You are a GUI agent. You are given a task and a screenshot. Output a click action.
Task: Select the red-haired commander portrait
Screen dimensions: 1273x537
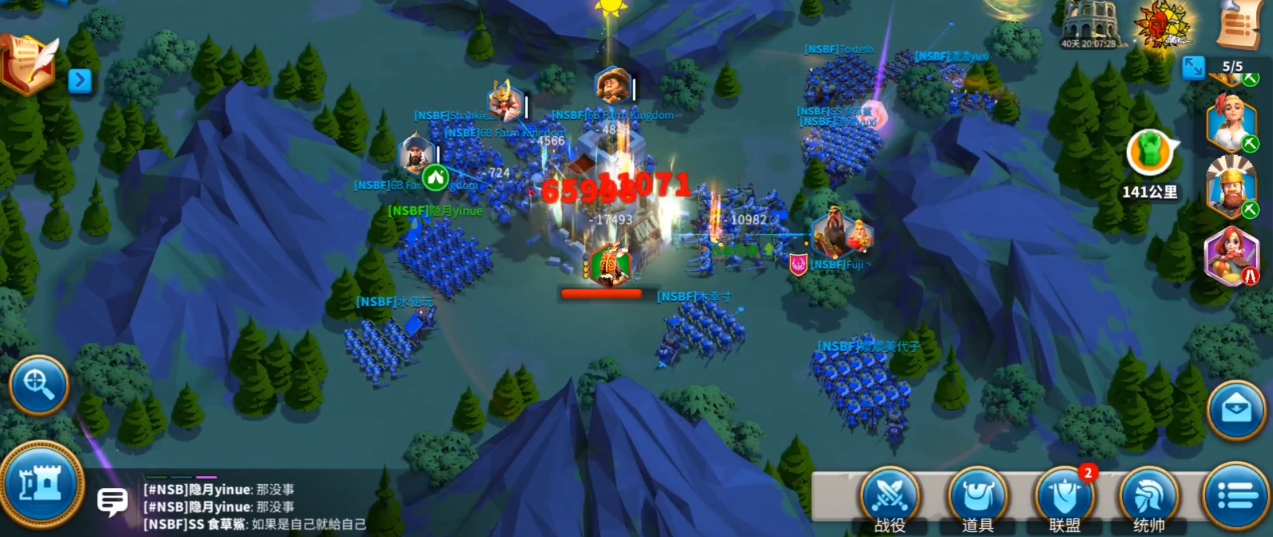tap(1231, 256)
